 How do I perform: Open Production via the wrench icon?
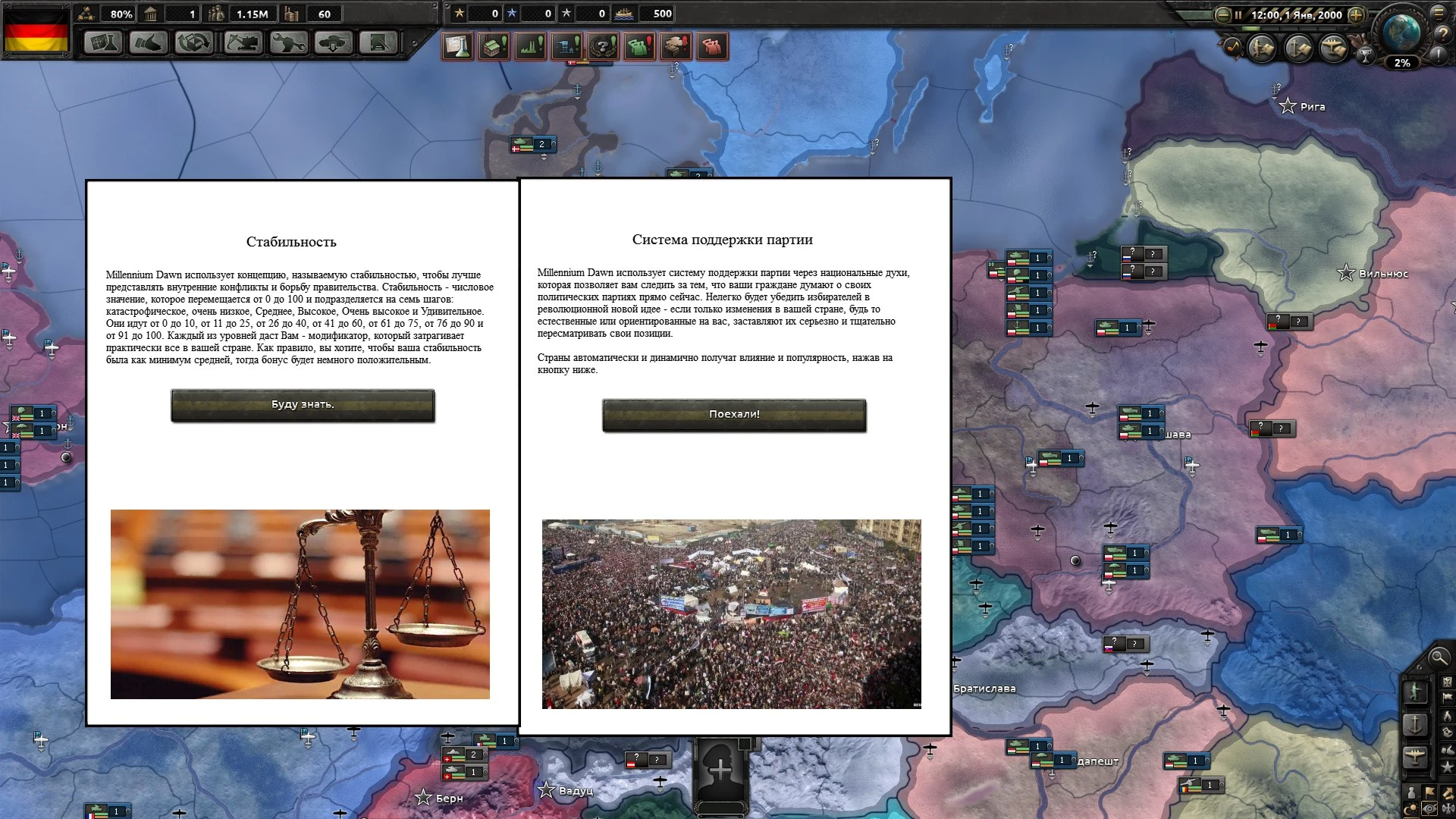pos(289,43)
